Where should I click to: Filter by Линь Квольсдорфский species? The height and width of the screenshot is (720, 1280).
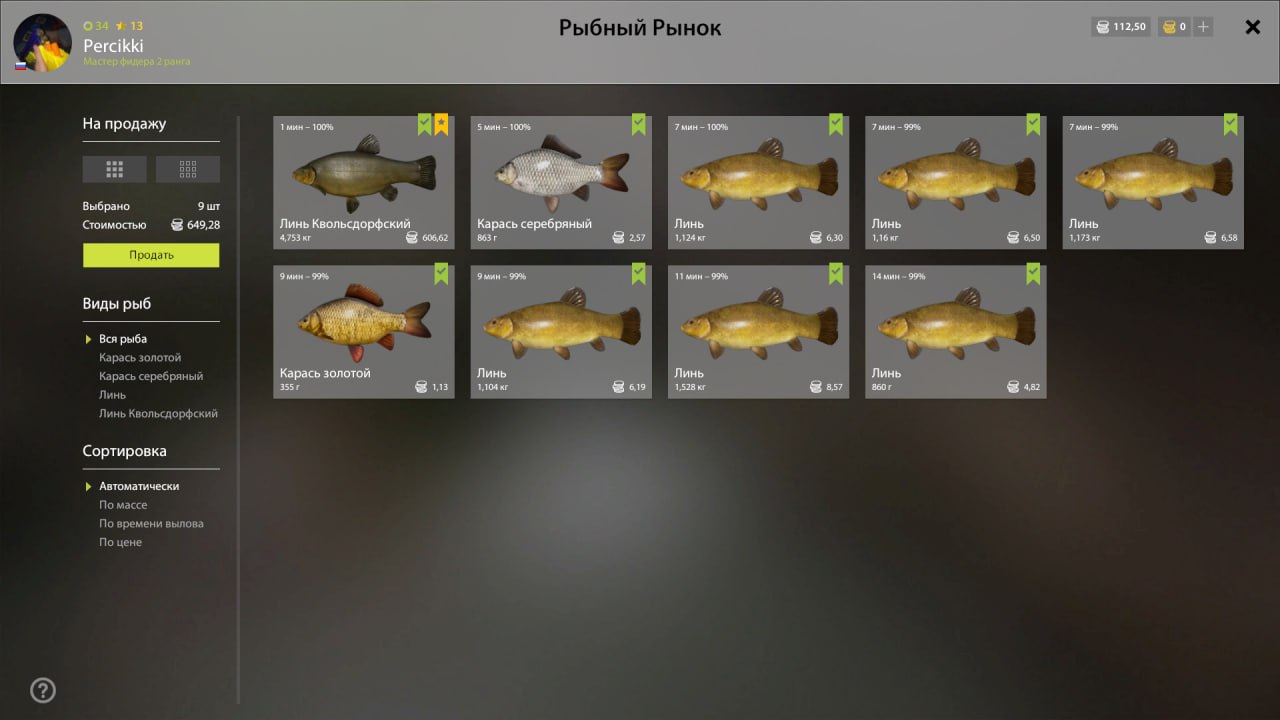click(x=158, y=414)
